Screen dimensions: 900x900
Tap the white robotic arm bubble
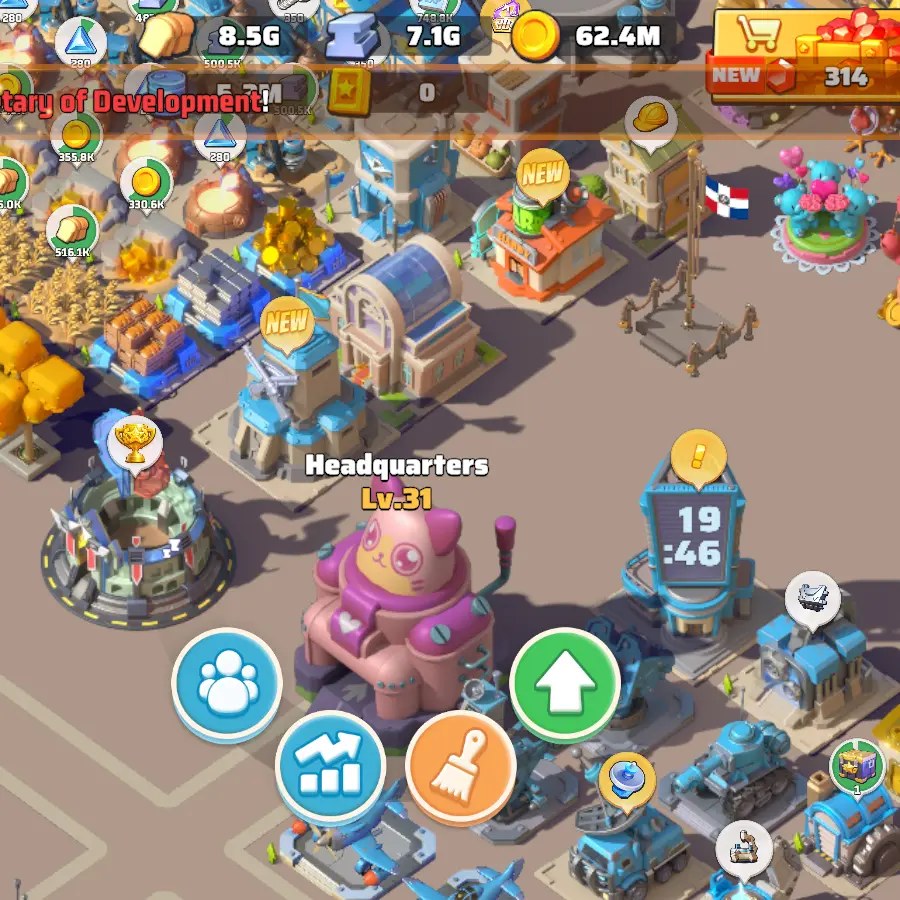pos(743,849)
